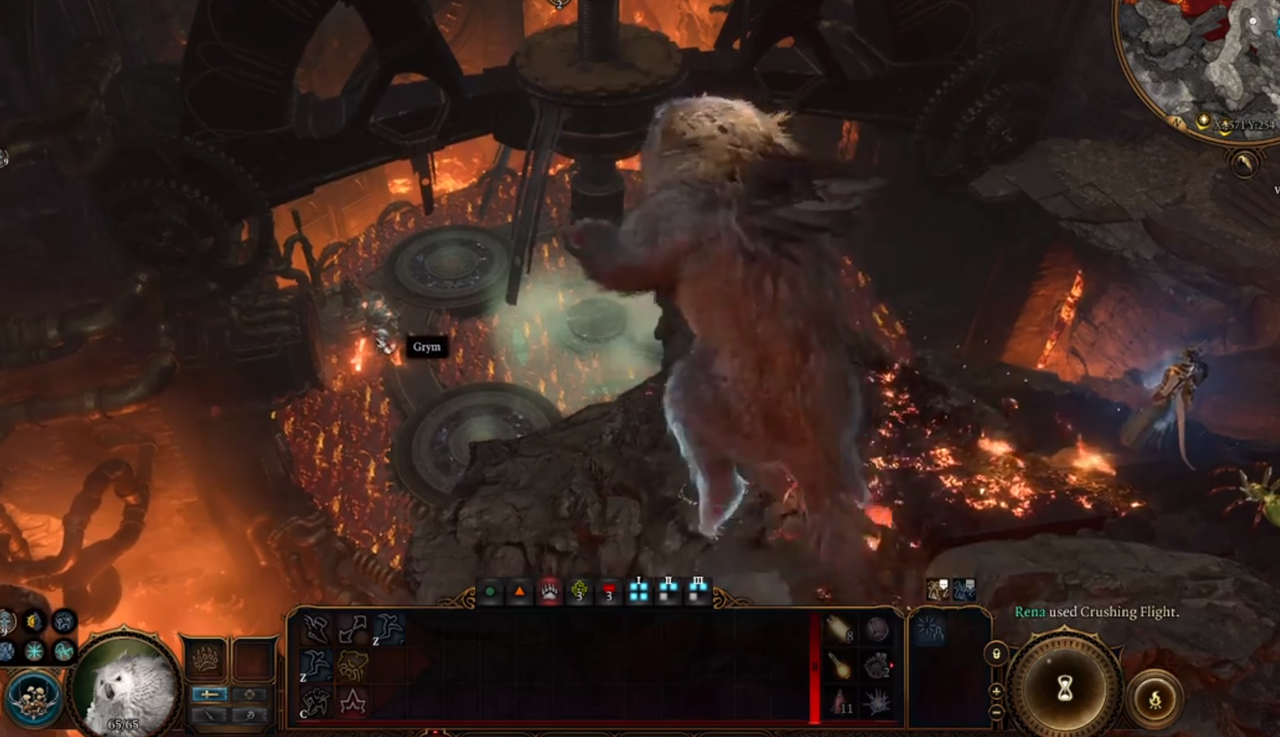Toggle the hotbar lock padlock
Screen dimensions: 1280x737
[995, 654]
